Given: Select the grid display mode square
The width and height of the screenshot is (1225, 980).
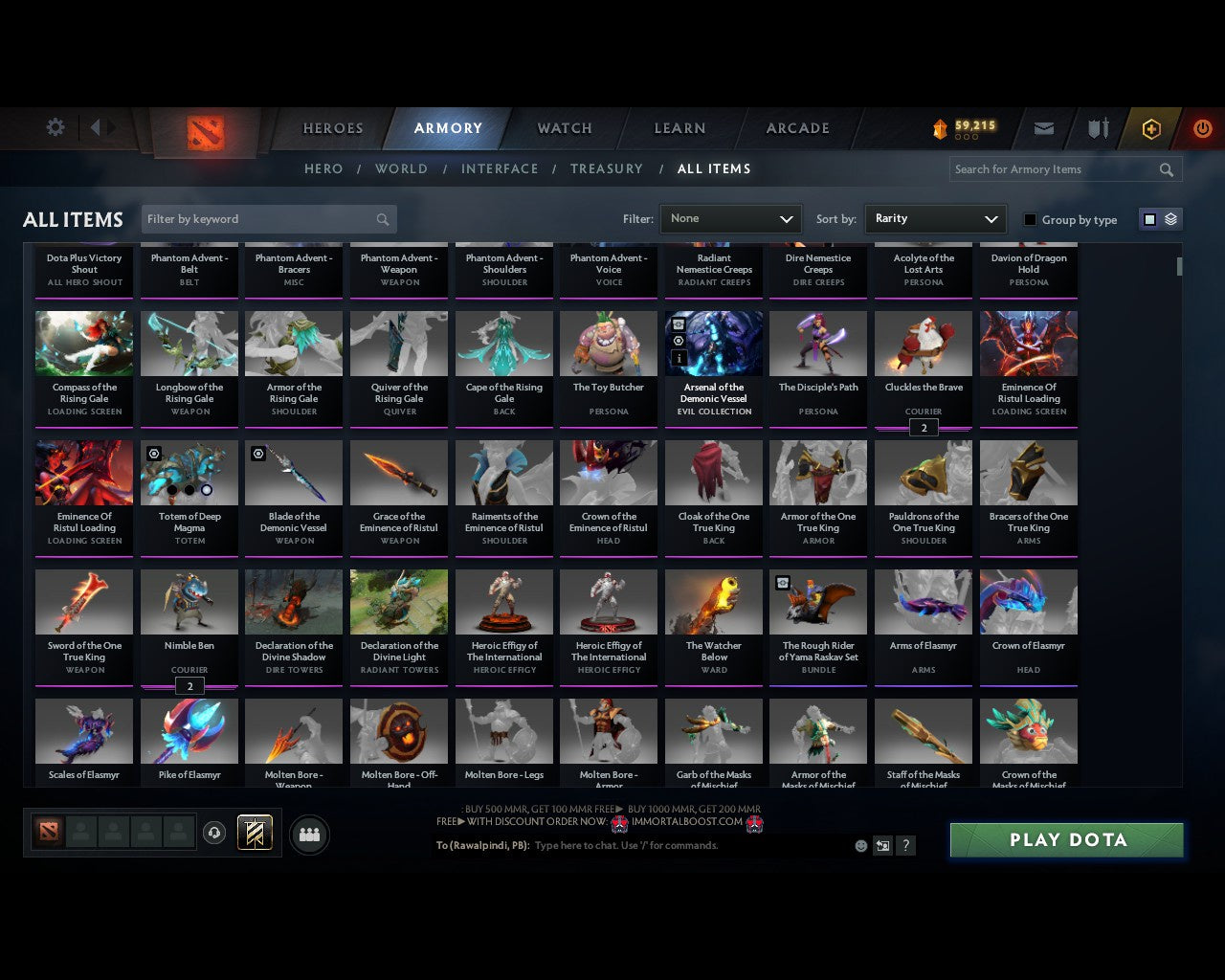Looking at the screenshot, I should (1149, 218).
